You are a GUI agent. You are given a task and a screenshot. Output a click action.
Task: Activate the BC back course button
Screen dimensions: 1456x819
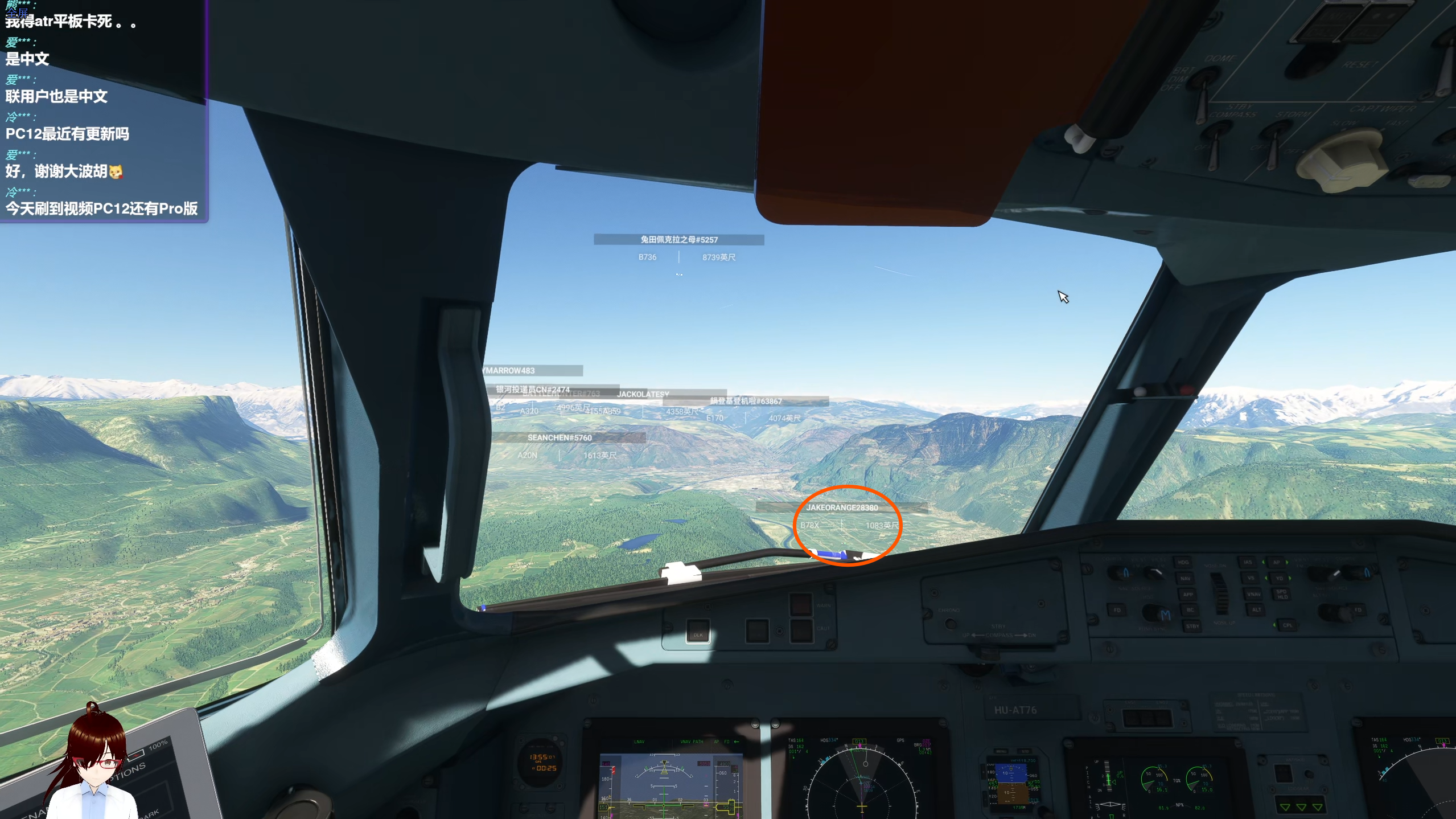pos(1190,610)
